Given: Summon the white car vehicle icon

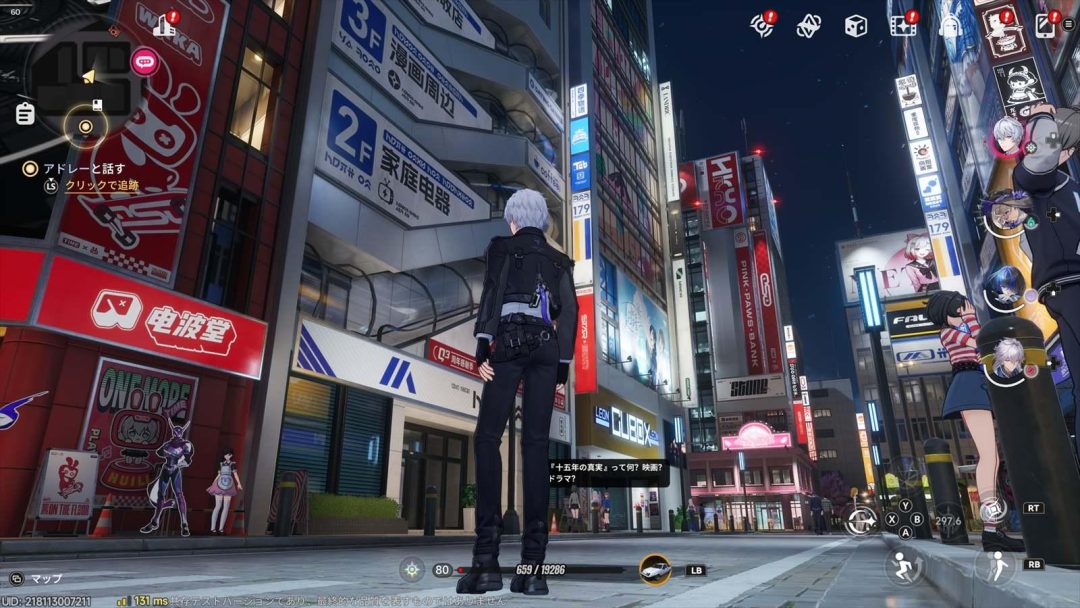Looking at the screenshot, I should tap(655, 569).
